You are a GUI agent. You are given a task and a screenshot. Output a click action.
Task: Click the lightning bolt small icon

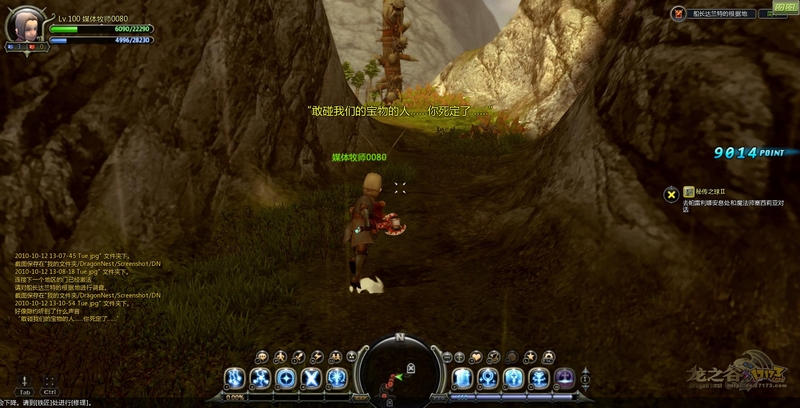pyautogui.click(x=316, y=356)
